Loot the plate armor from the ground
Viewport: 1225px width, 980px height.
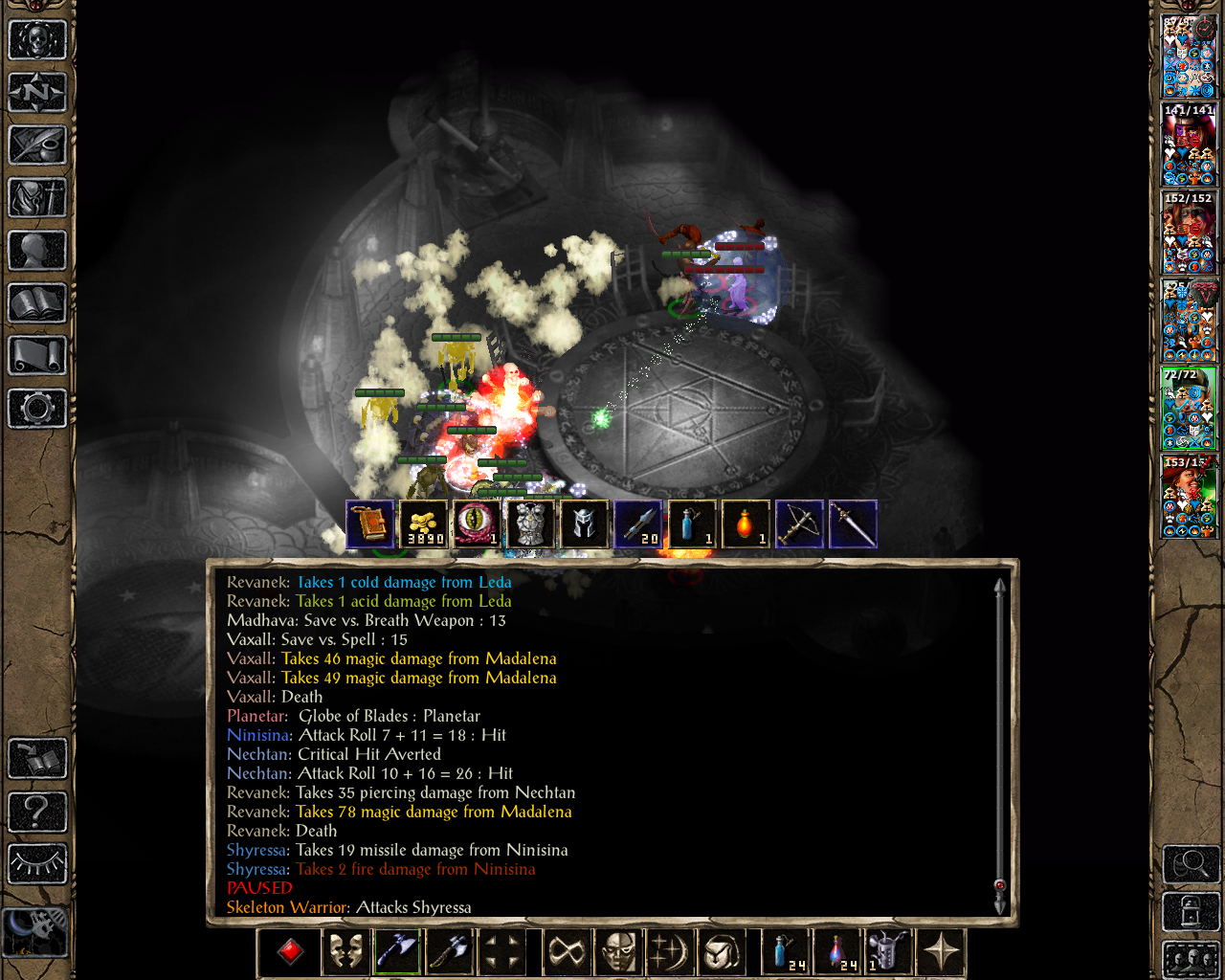click(530, 524)
